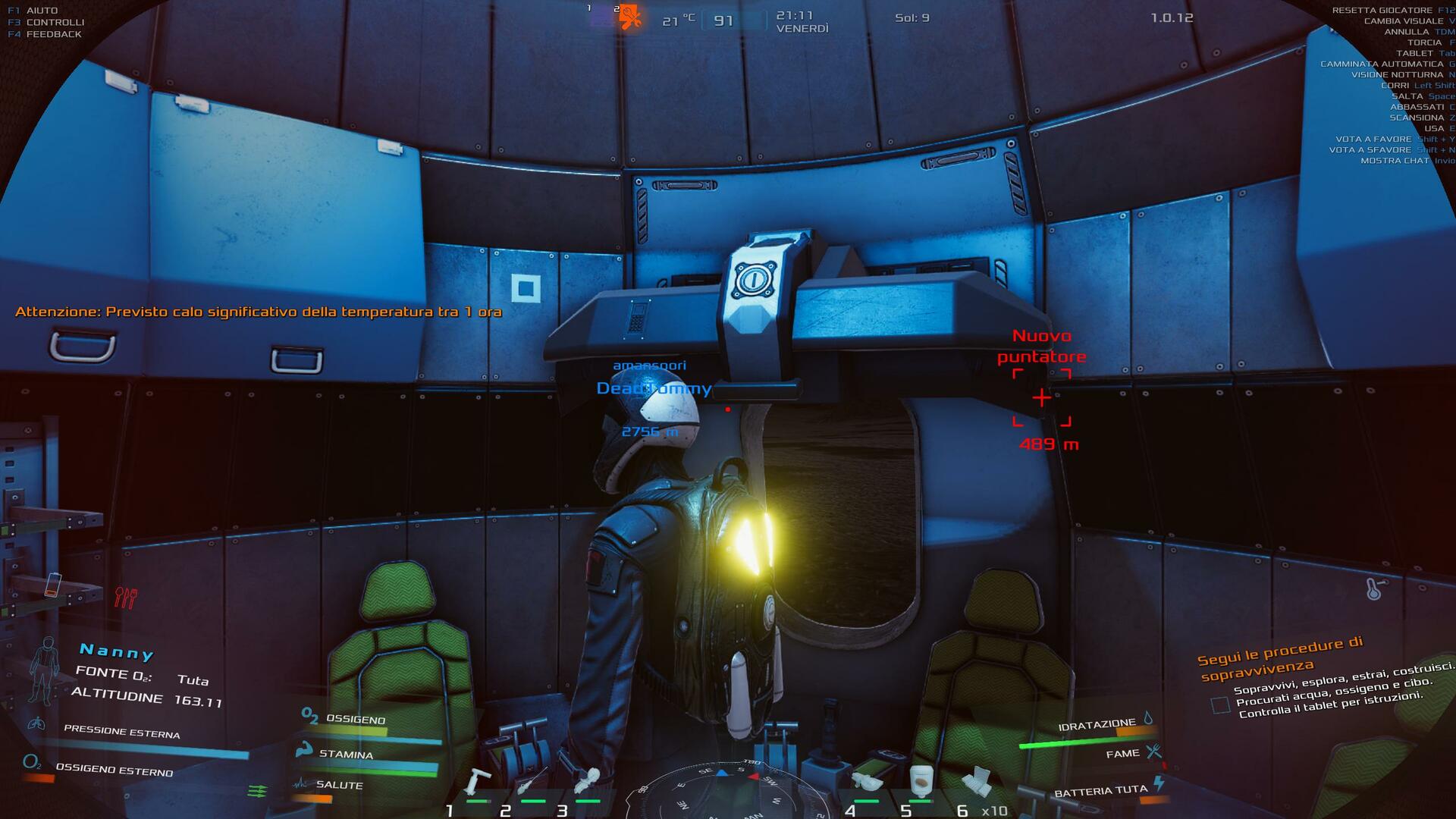Select the hotbar slot 4 item
The width and height of the screenshot is (1456, 819).
[x=867, y=781]
